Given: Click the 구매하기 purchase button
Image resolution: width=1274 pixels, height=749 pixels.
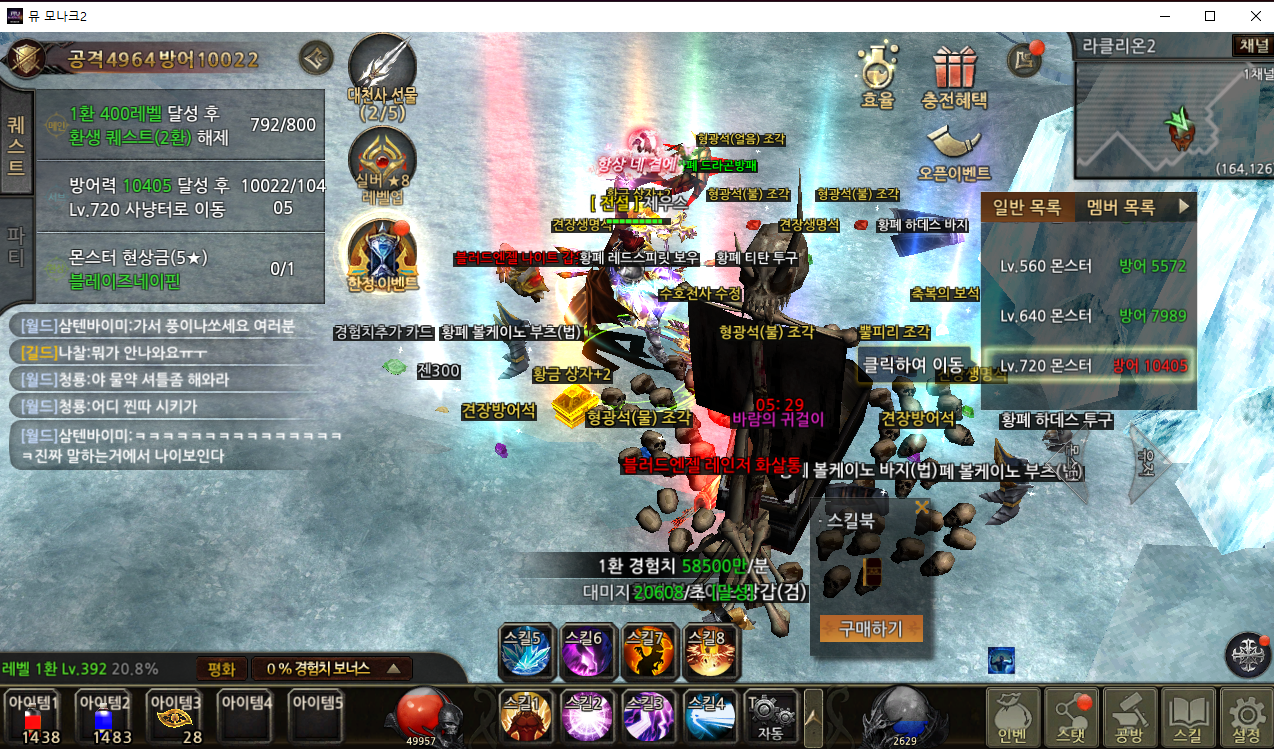Looking at the screenshot, I should pyautogui.click(x=870, y=628).
